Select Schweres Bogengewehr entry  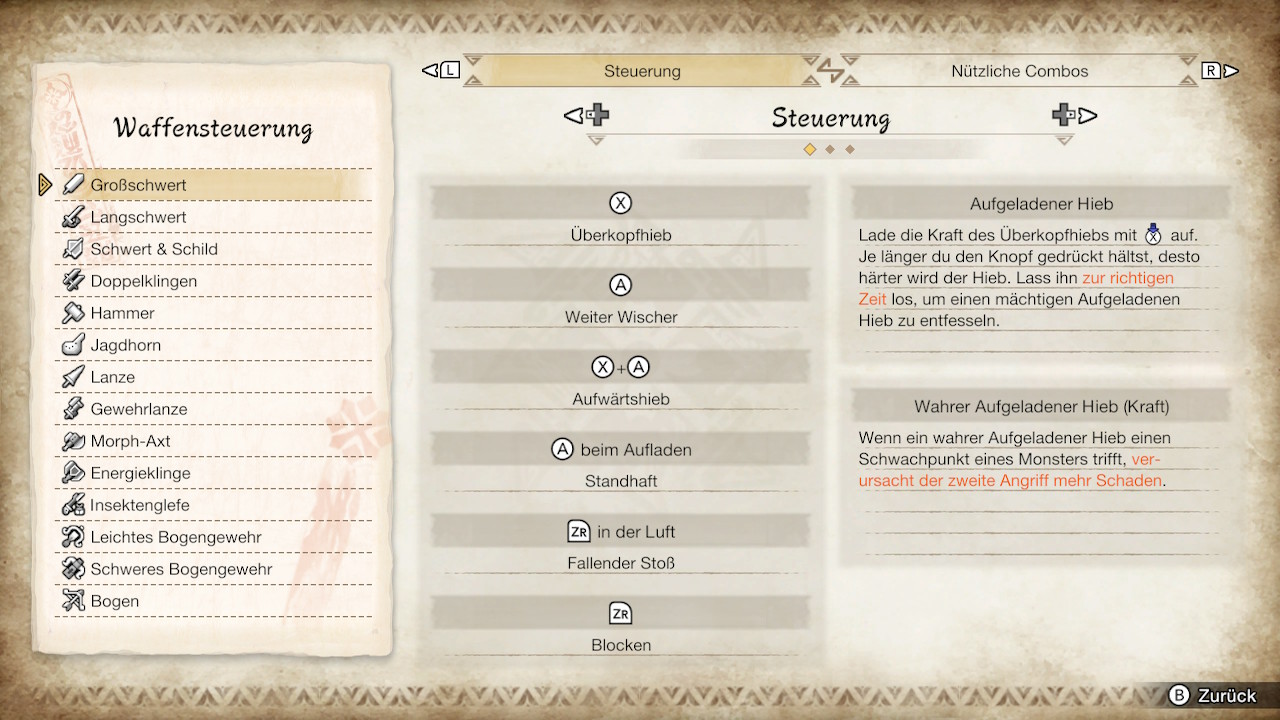[x=181, y=569]
